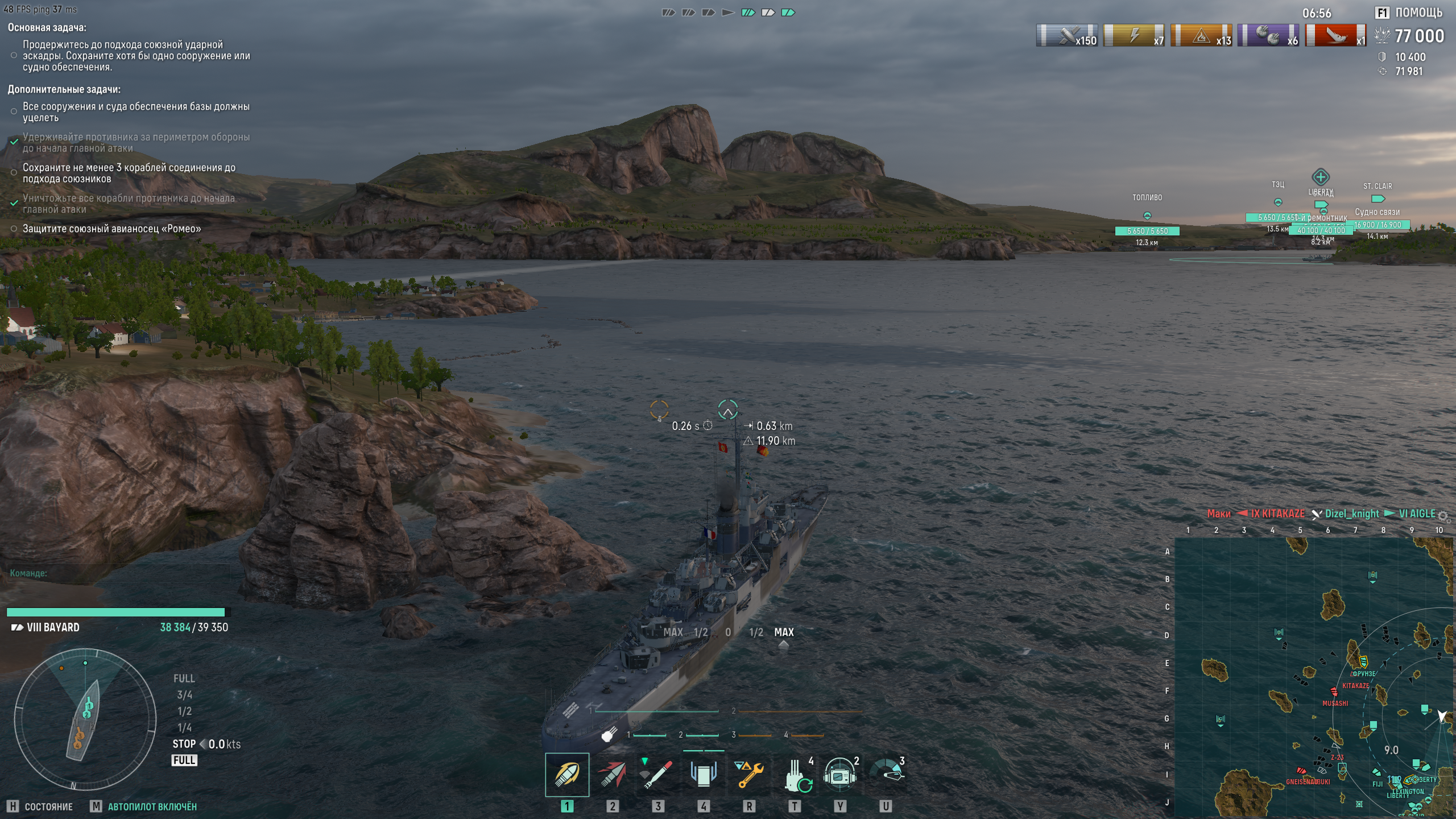The image size is (1456, 819).
Task: Set engine throttle to STOP
Action: [184, 744]
